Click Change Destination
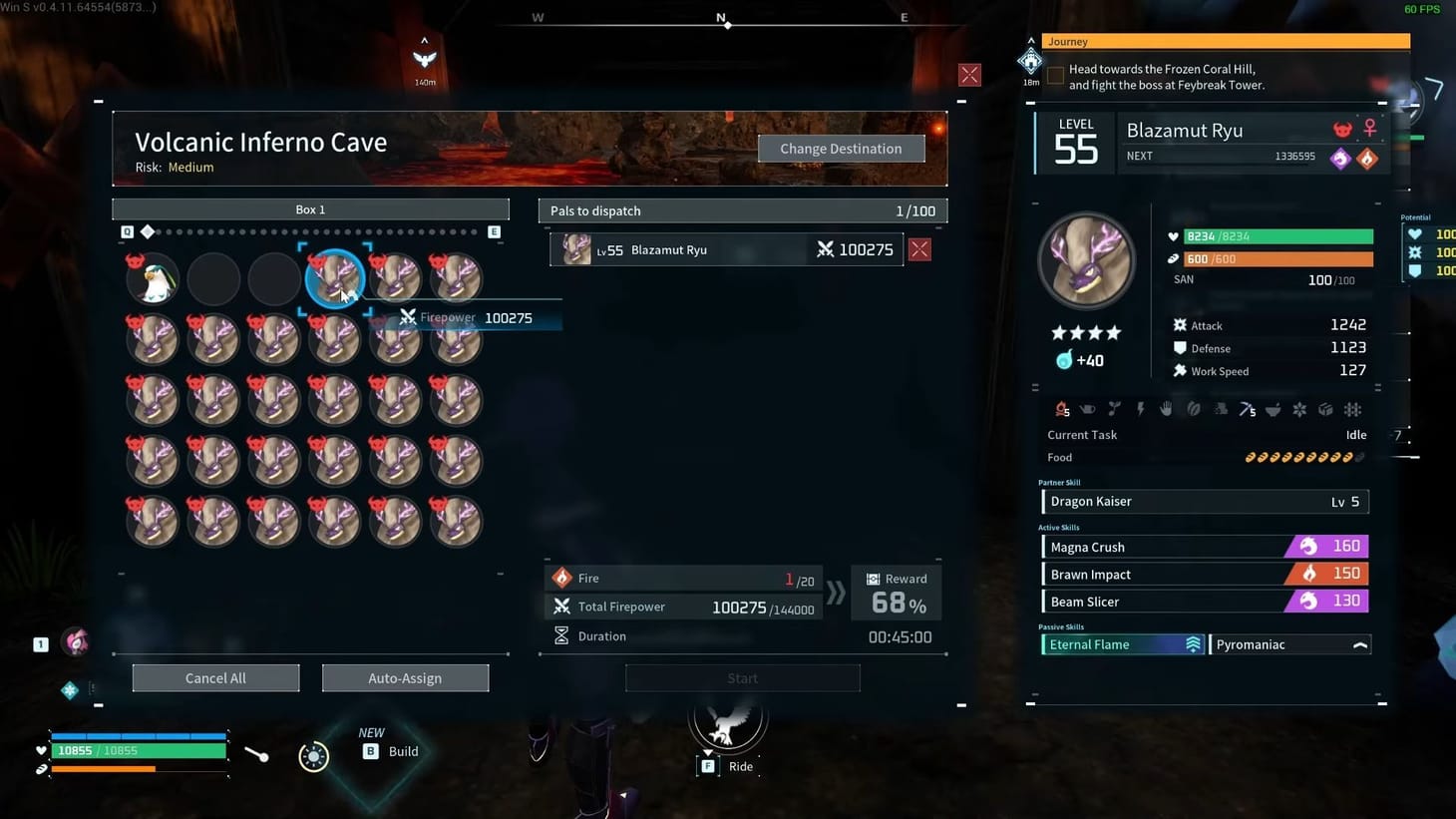Image resolution: width=1456 pixels, height=819 pixels. [x=841, y=148]
